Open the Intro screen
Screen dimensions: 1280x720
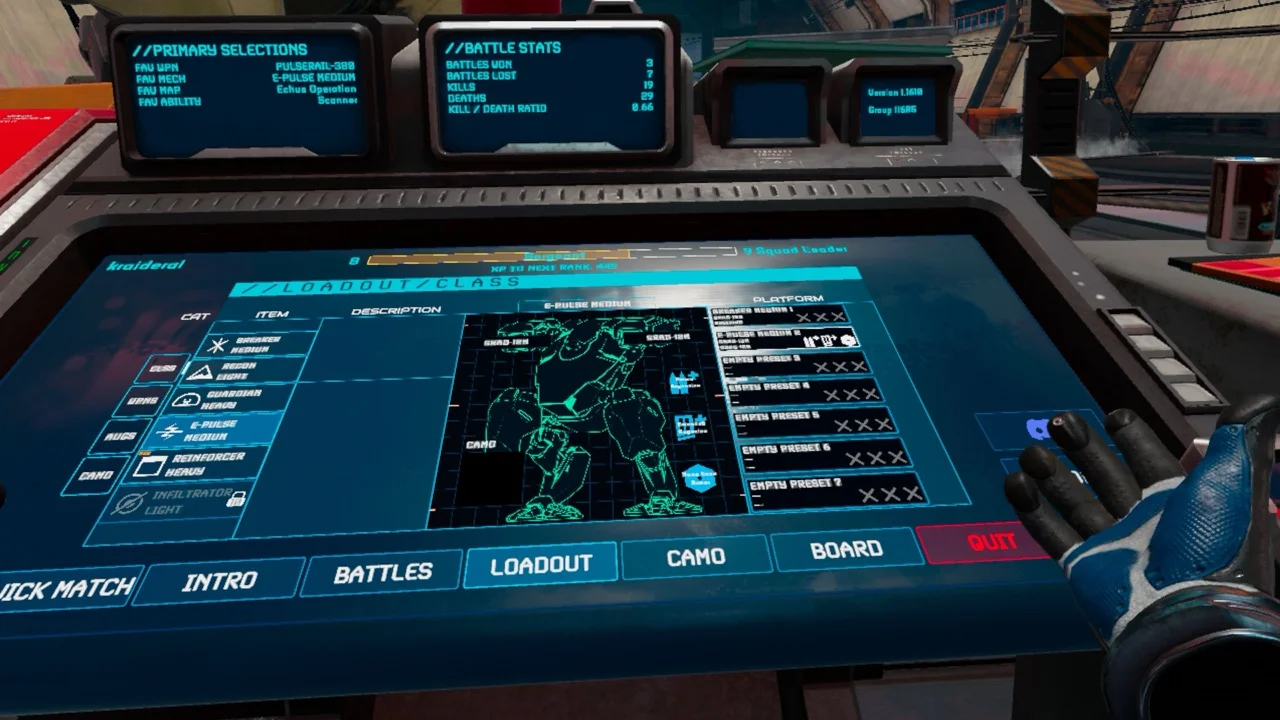pos(219,581)
